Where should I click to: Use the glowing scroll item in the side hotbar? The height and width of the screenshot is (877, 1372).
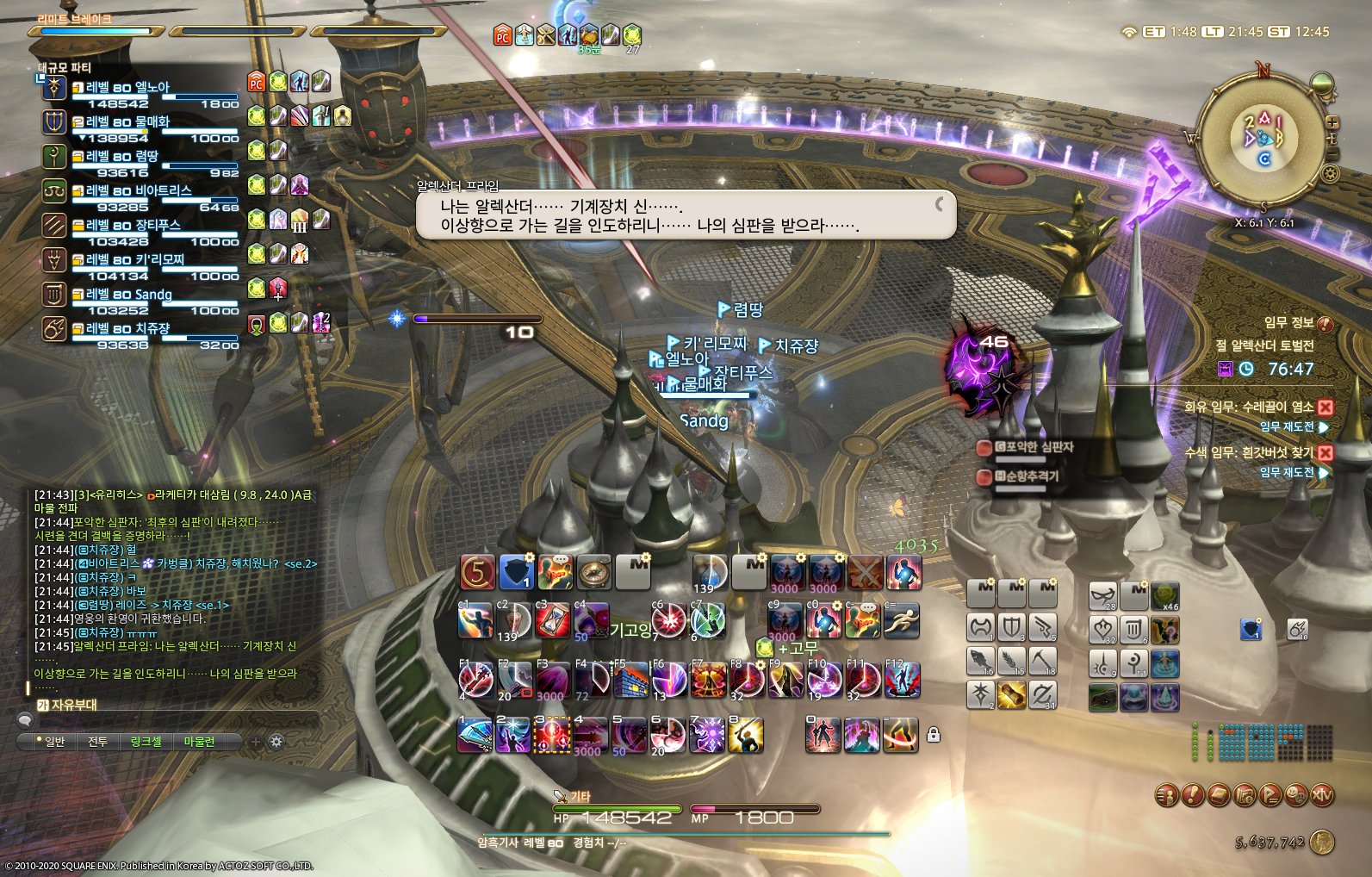click(x=1011, y=694)
